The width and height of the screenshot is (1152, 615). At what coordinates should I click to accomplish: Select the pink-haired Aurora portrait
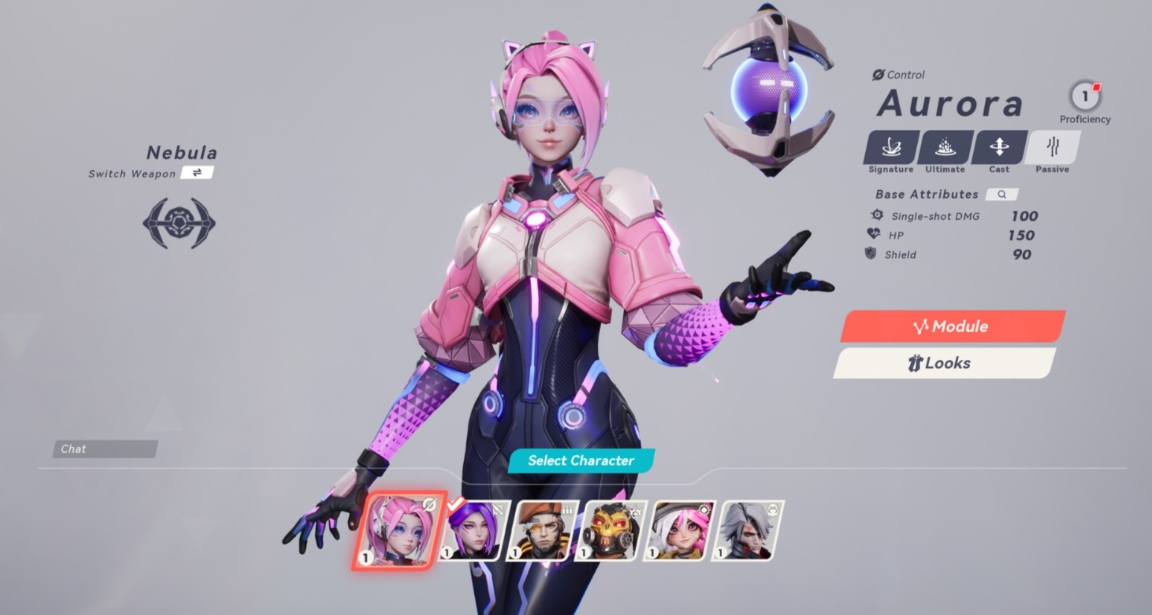tap(399, 530)
